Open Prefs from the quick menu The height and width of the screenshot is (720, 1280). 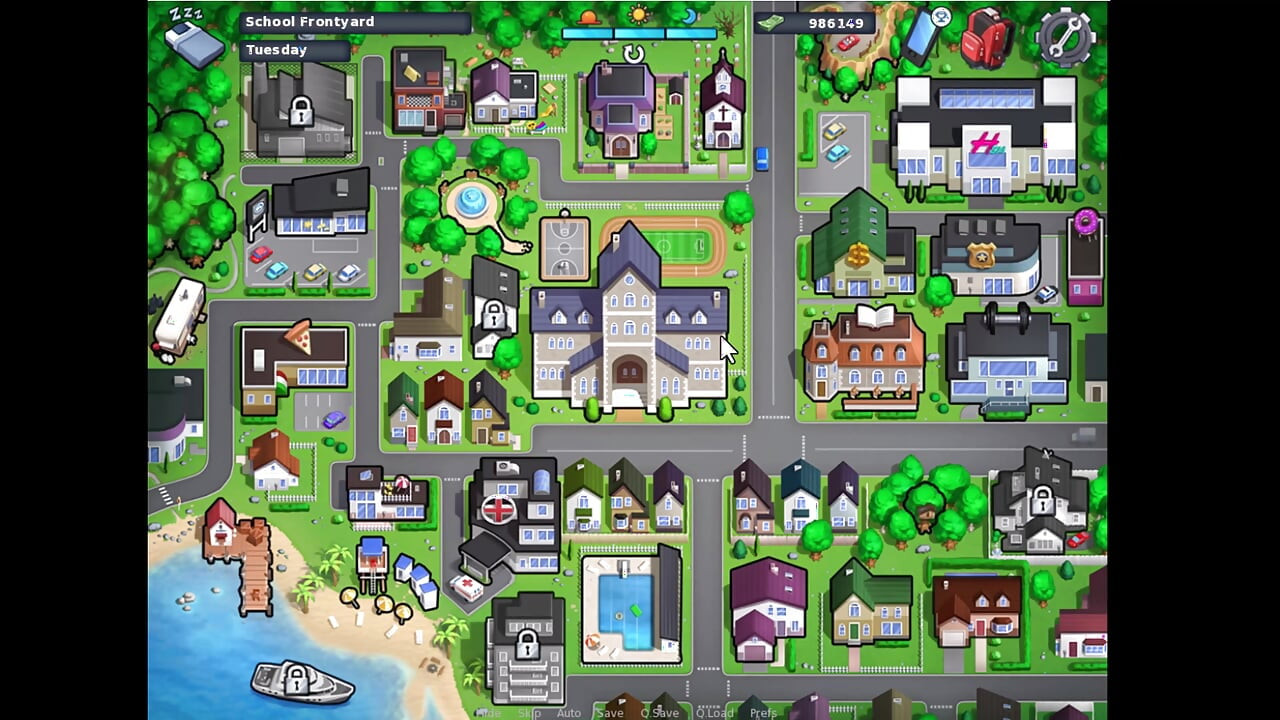(x=763, y=713)
